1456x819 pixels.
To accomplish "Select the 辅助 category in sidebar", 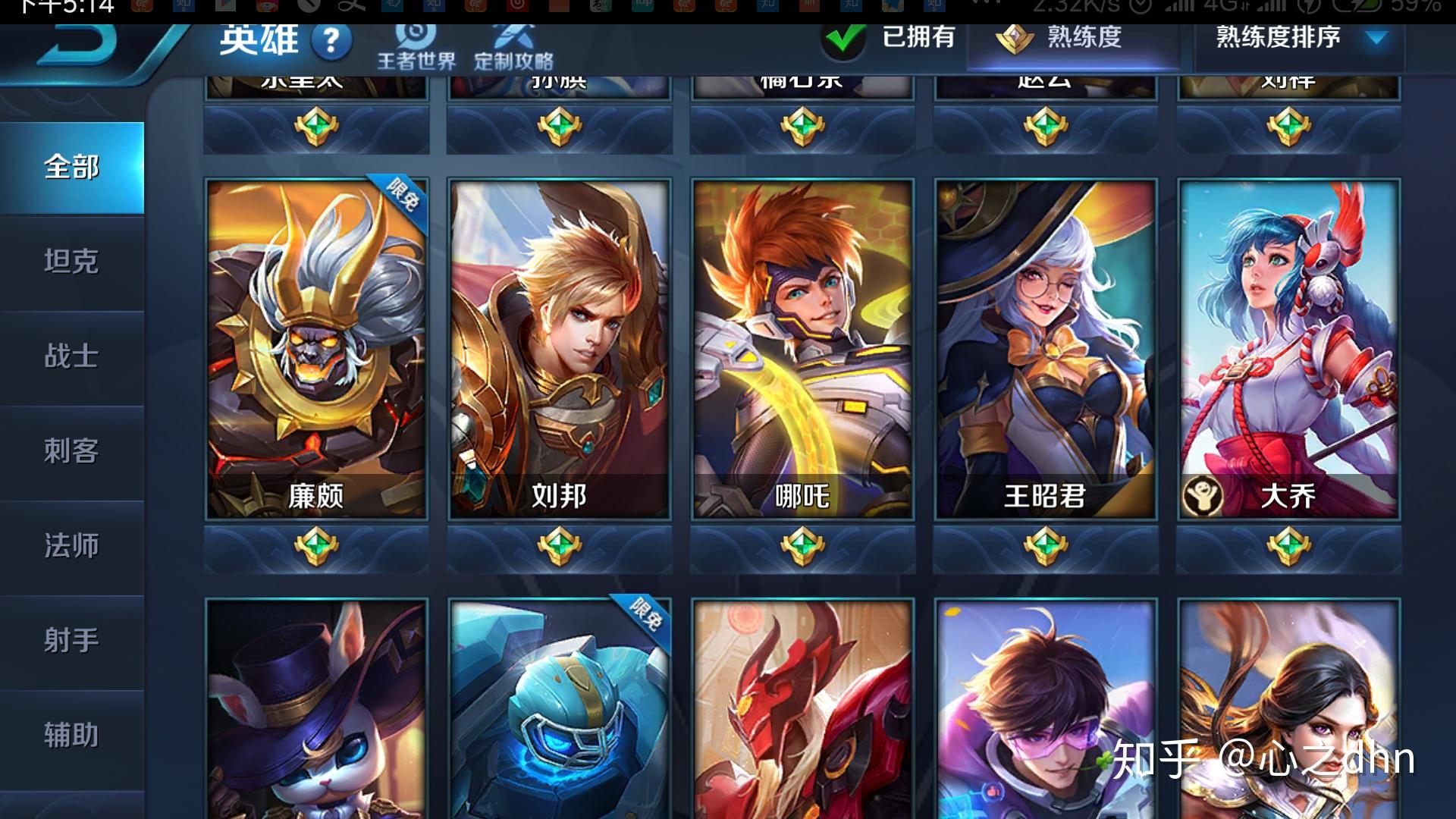I will (x=72, y=734).
